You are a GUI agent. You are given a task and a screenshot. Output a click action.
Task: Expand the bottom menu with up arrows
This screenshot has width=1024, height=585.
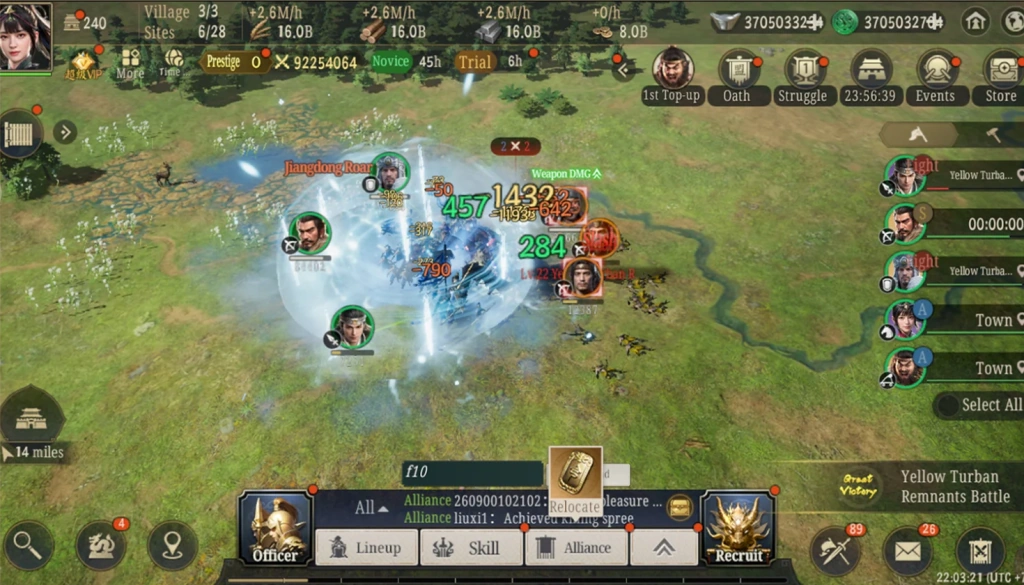tap(664, 548)
